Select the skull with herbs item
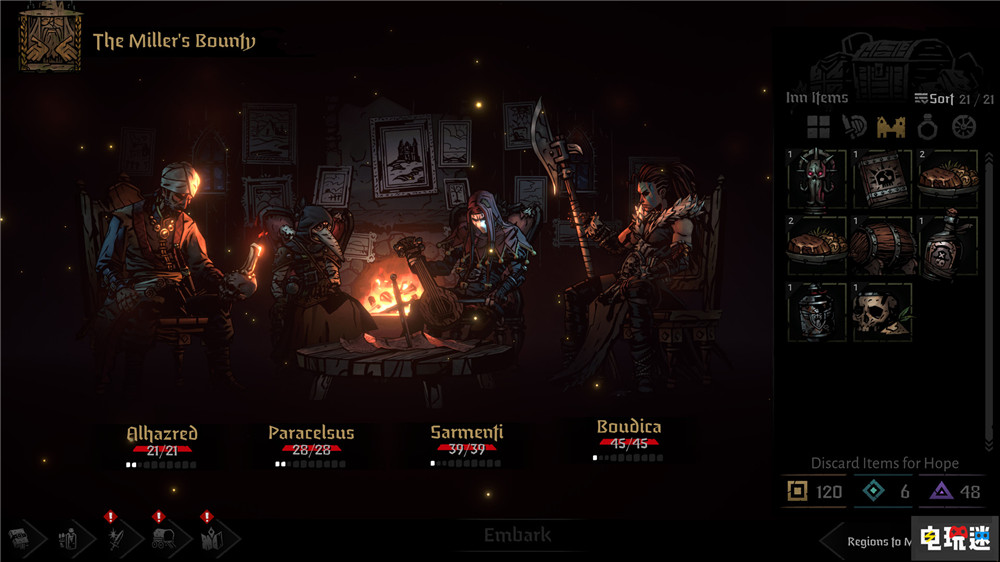Viewport: 1000px width, 562px height. 882,311
